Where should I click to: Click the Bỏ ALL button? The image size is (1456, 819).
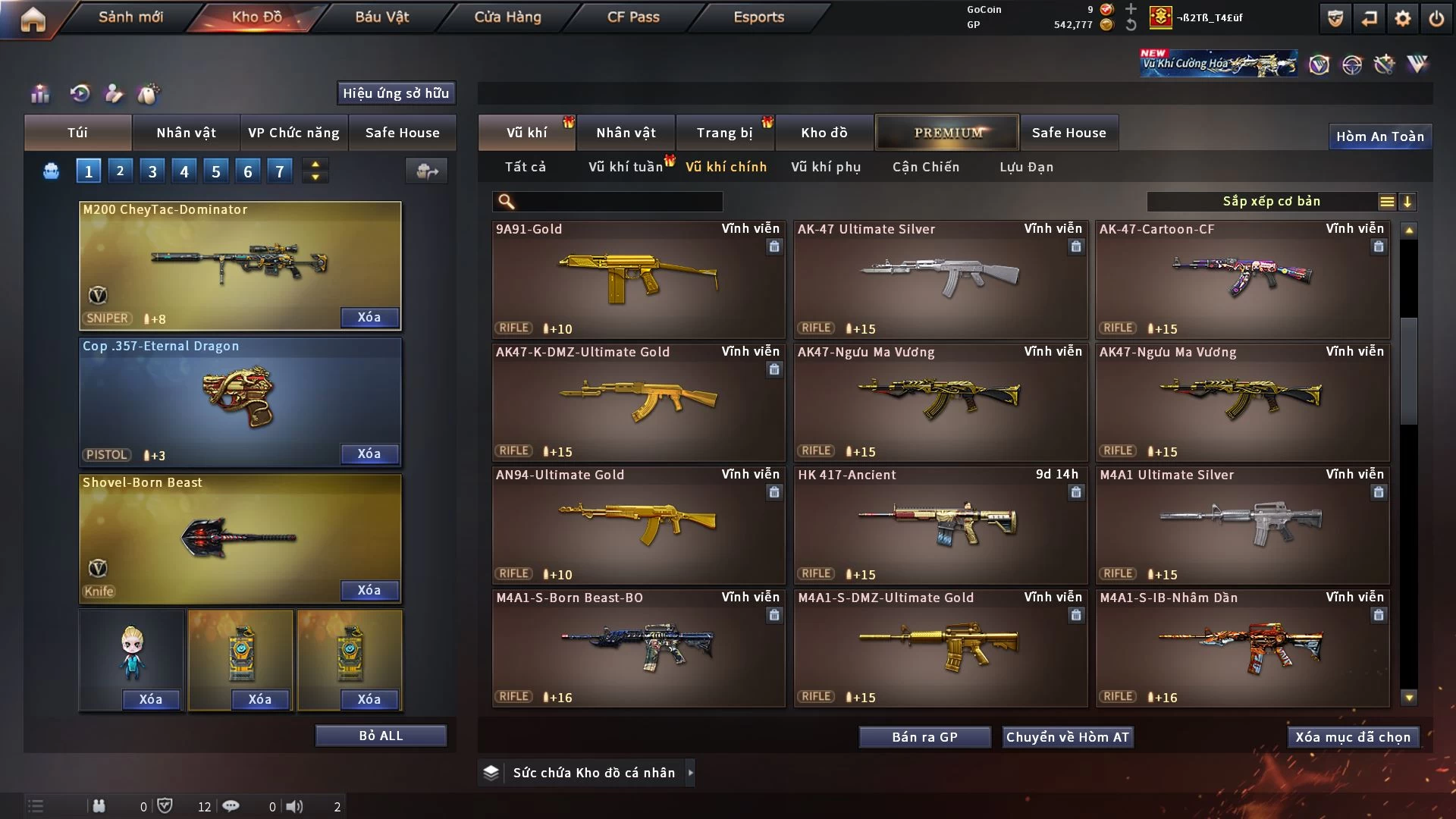coord(381,736)
